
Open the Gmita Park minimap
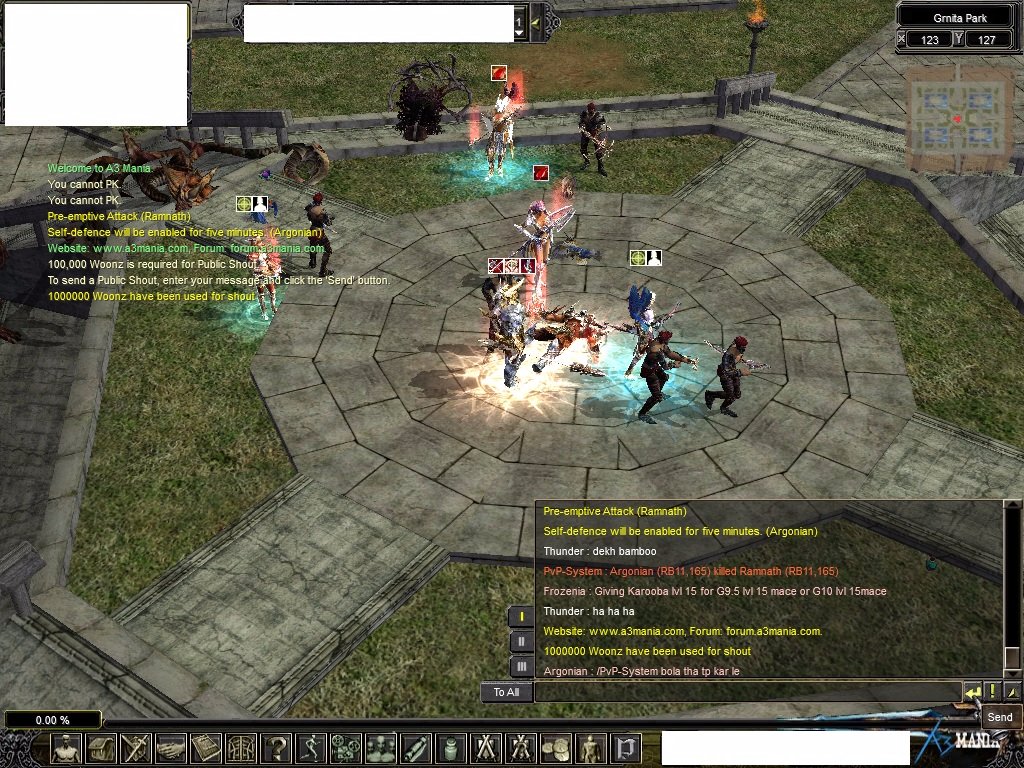pos(958,119)
